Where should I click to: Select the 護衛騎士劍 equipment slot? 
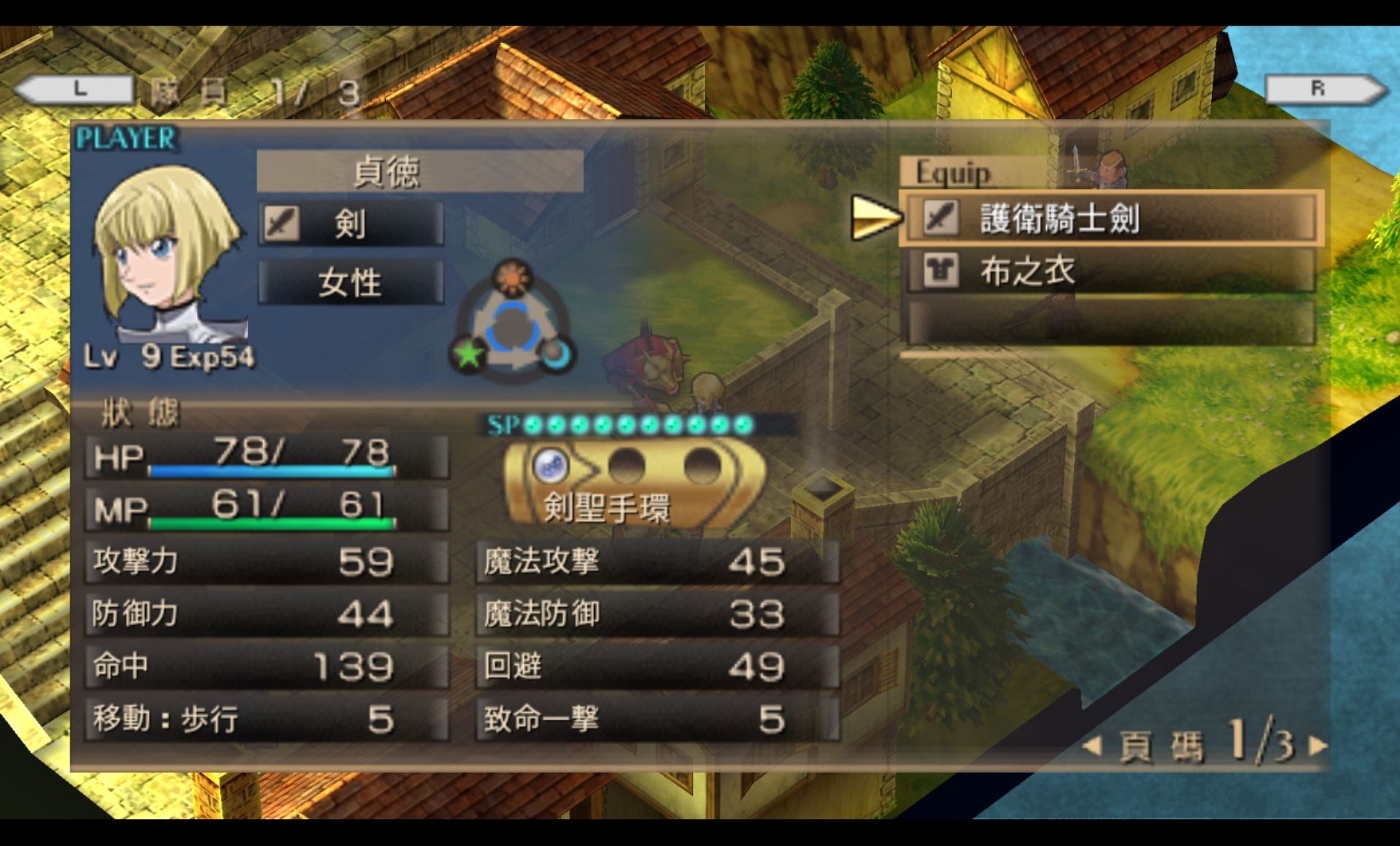tap(1110, 217)
